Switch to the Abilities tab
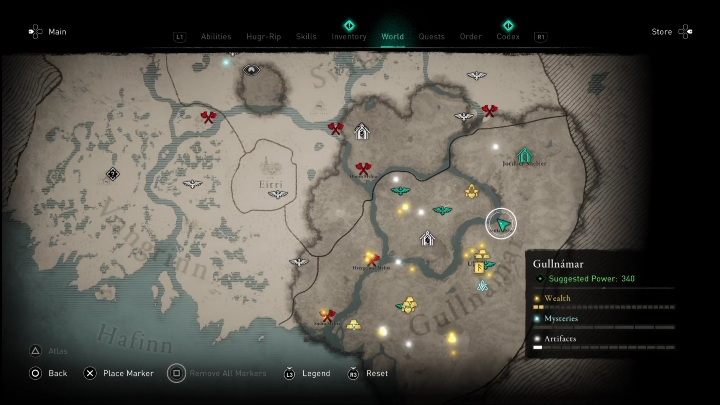This screenshot has height=405, width=720. pos(216,37)
